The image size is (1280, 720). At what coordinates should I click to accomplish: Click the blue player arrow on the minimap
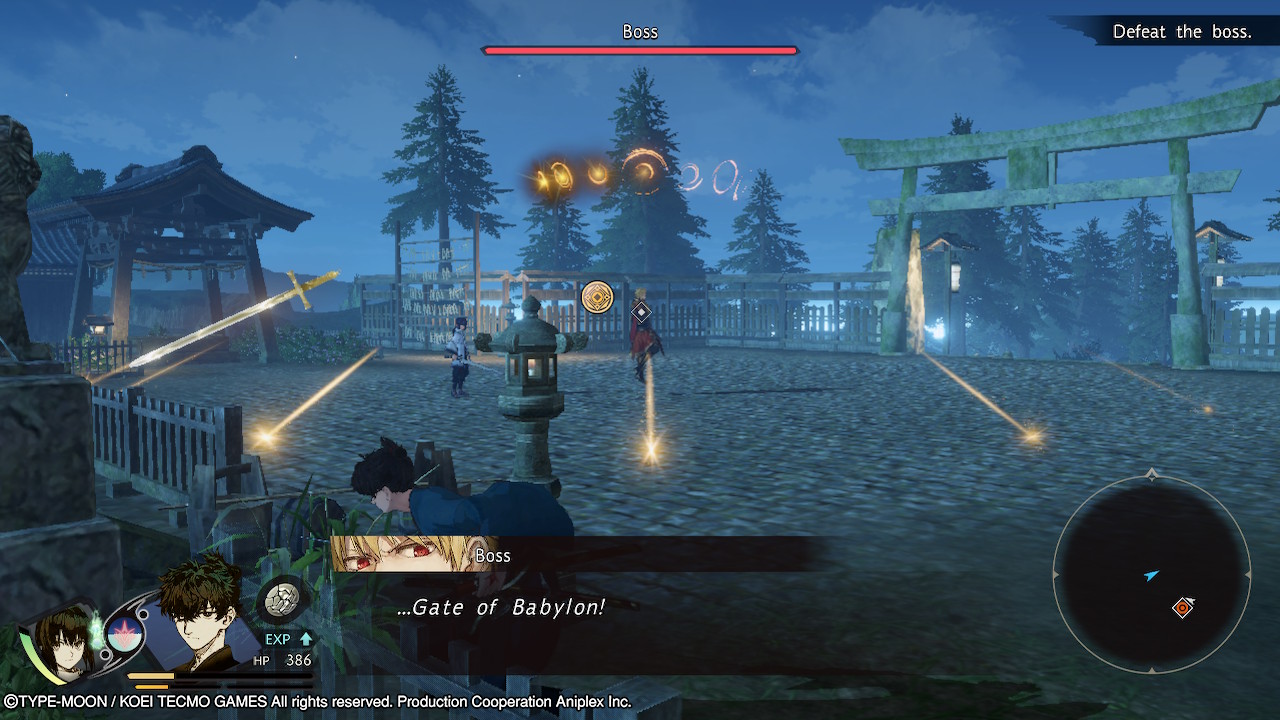[x=1152, y=576]
